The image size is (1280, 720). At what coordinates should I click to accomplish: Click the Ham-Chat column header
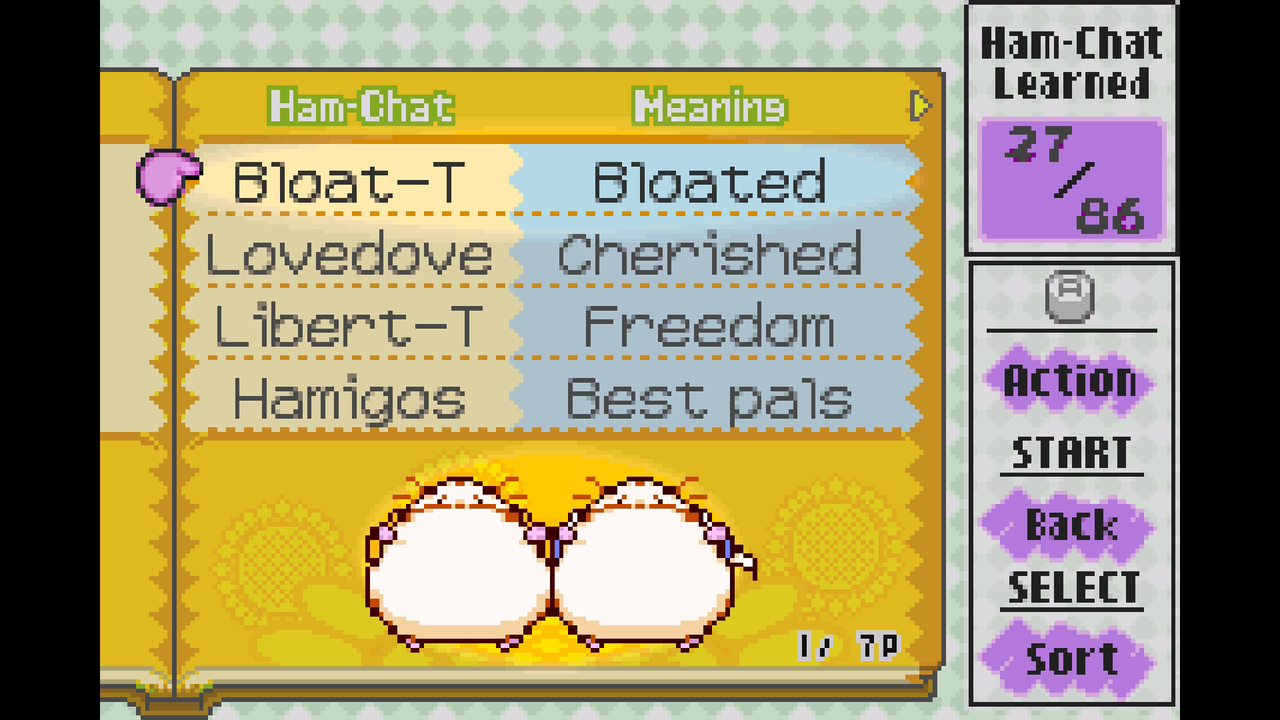pyautogui.click(x=361, y=107)
